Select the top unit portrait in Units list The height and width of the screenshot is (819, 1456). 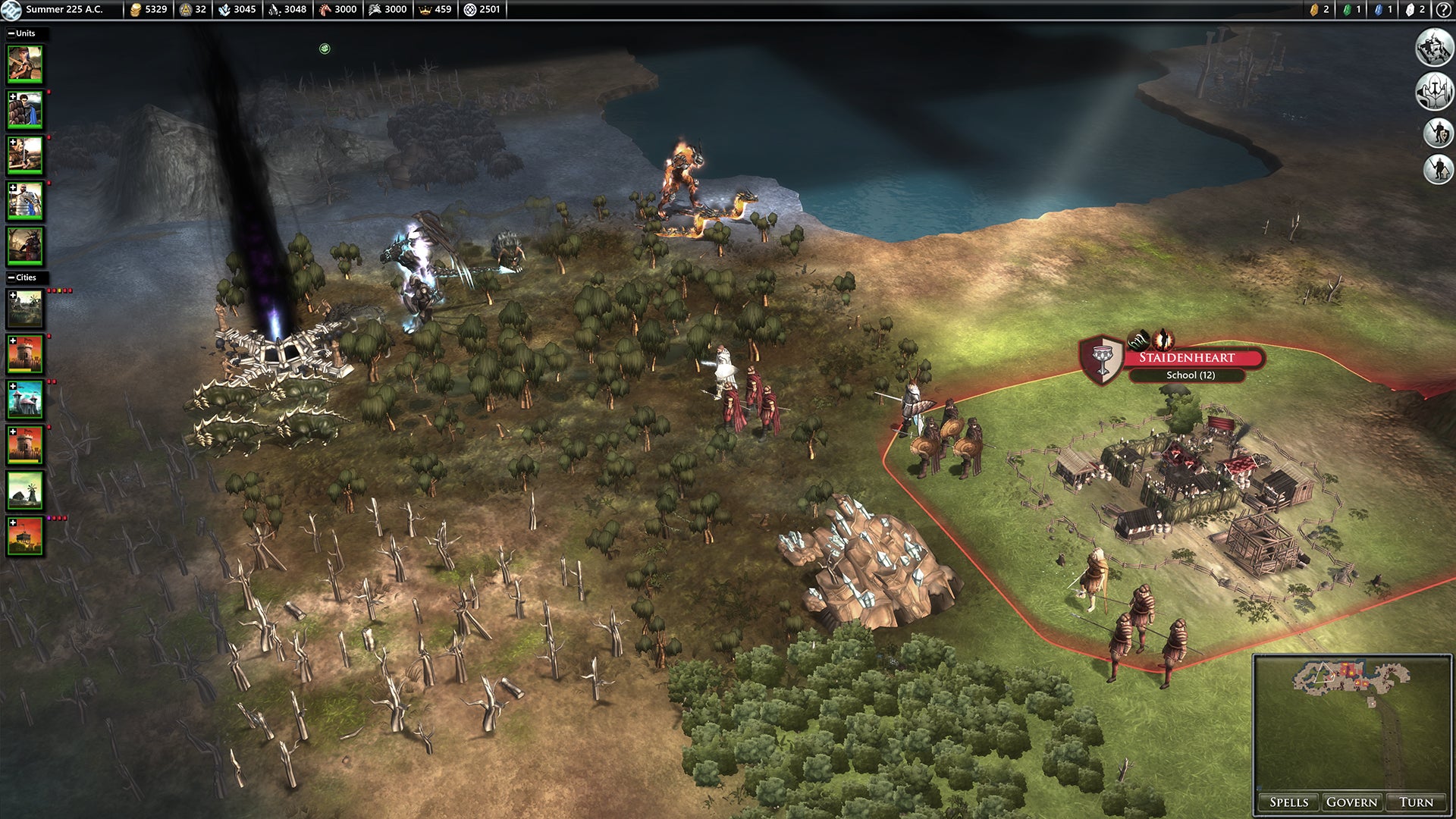25,64
